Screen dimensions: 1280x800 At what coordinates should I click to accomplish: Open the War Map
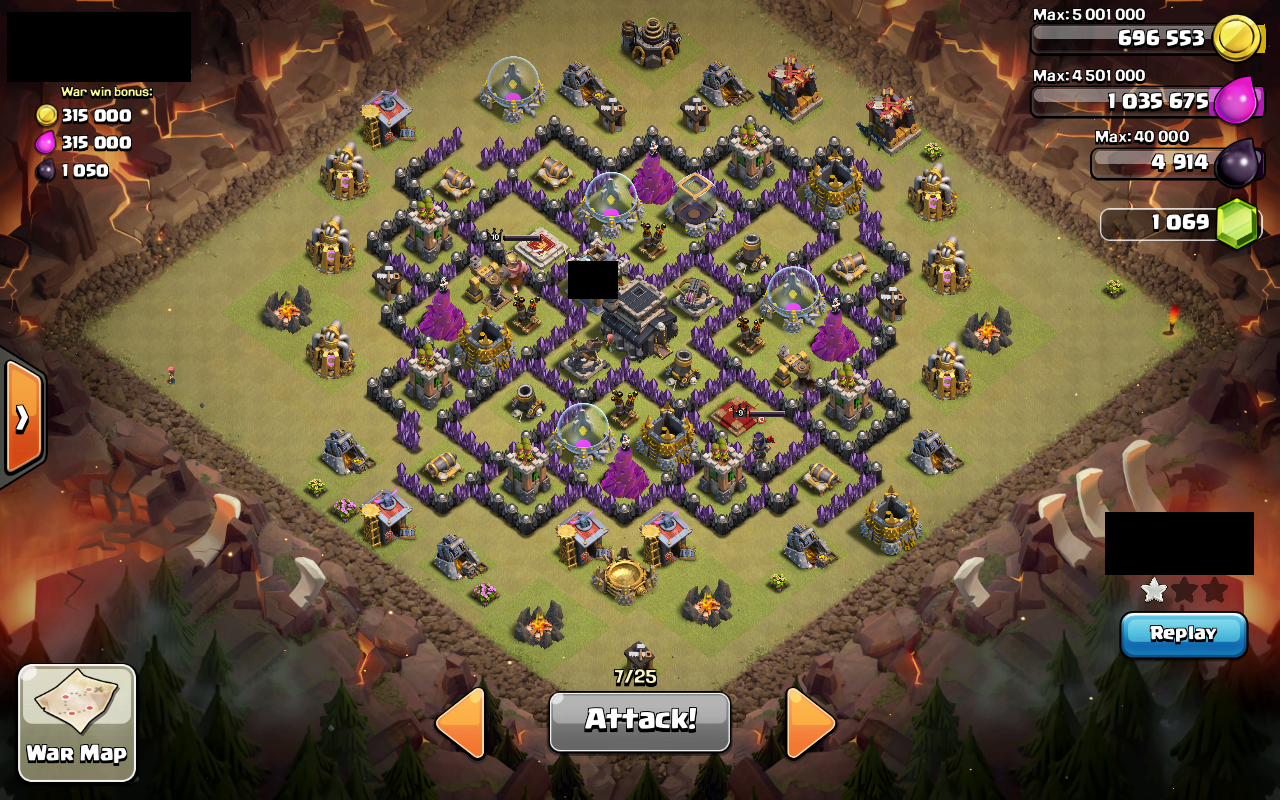77,722
